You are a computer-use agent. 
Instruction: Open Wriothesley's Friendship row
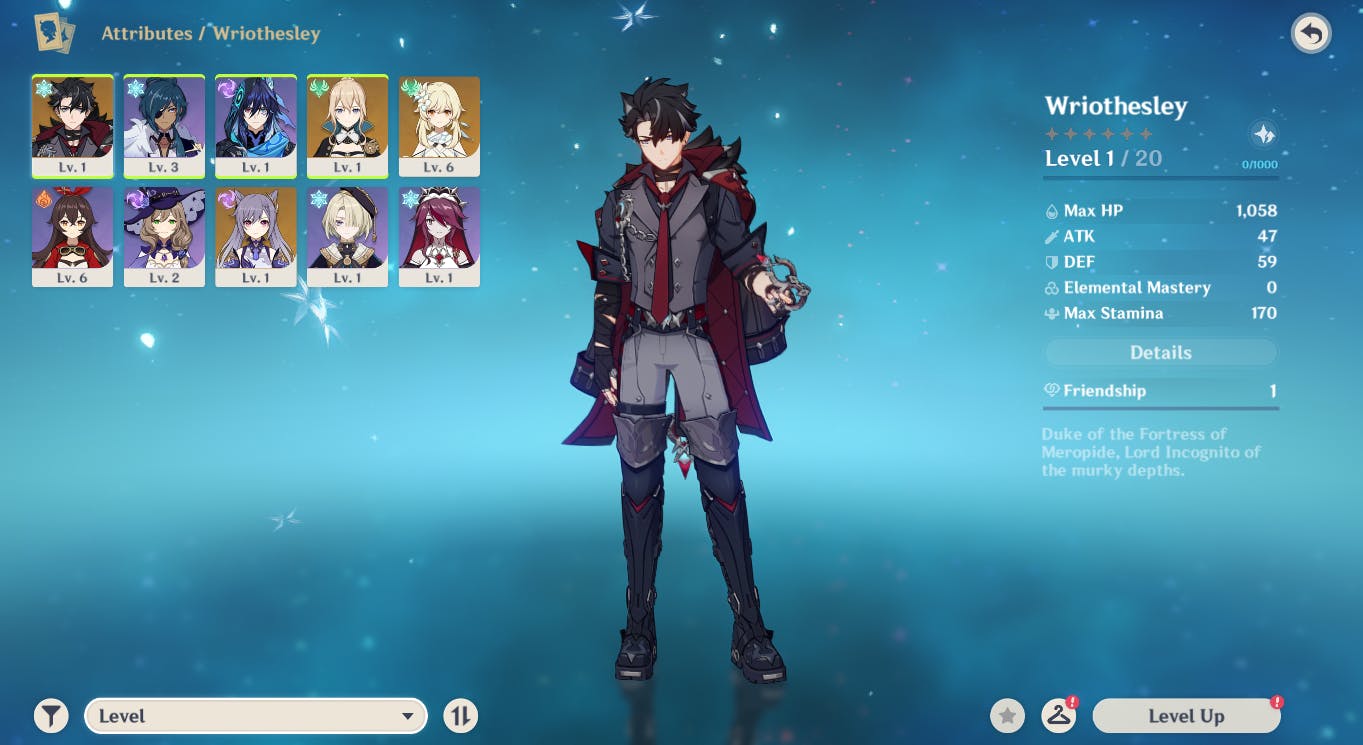tap(1160, 391)
